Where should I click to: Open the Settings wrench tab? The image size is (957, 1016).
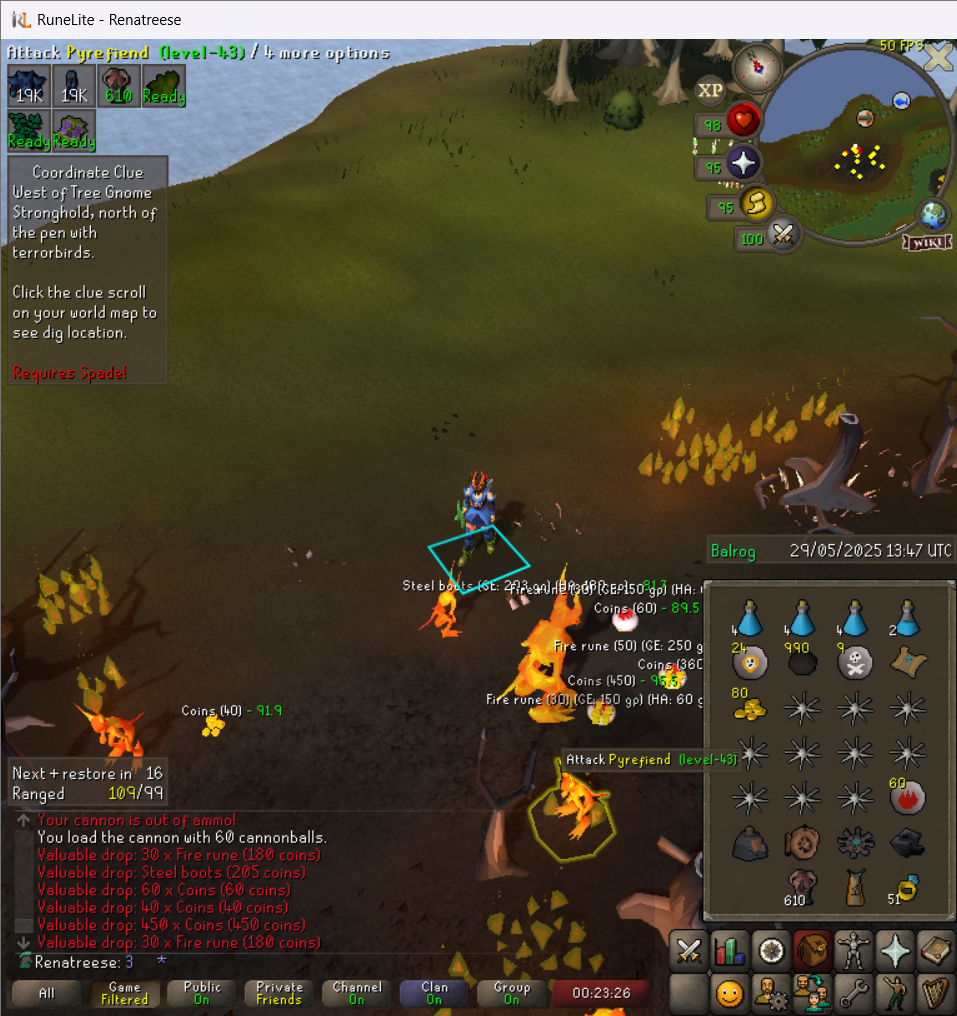852,994
